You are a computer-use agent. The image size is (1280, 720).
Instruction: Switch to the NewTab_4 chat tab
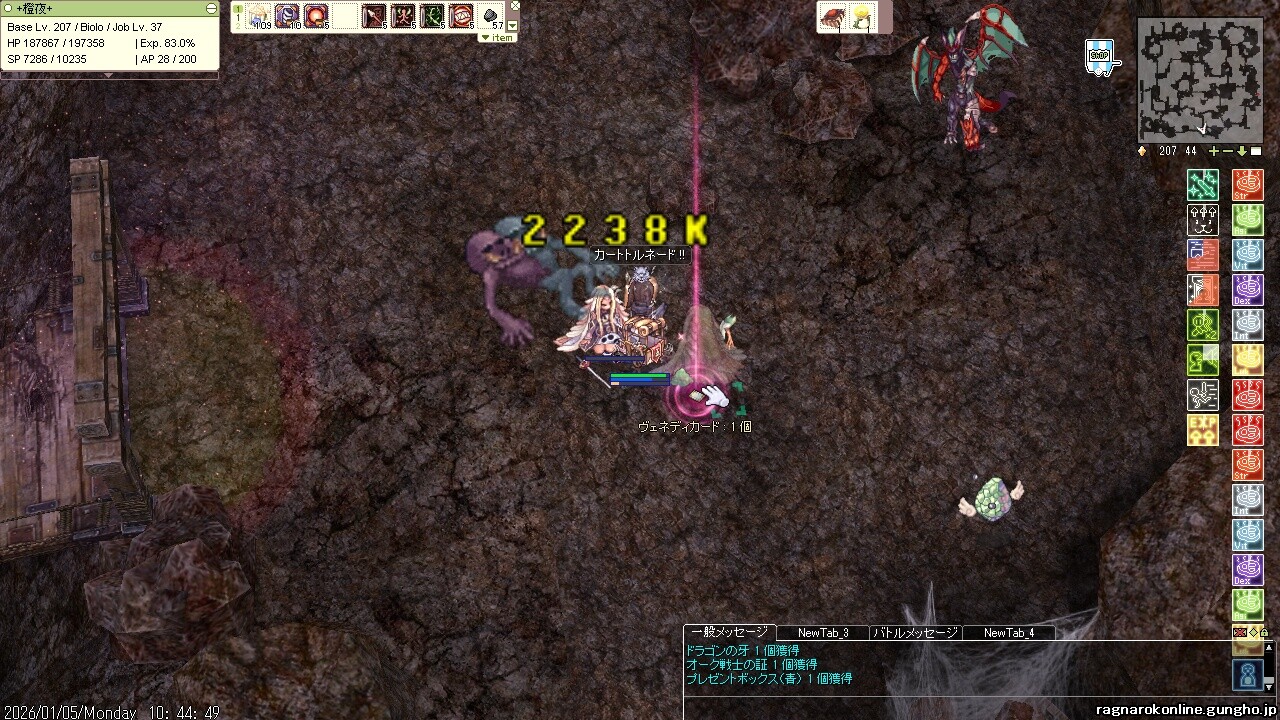1008,632
